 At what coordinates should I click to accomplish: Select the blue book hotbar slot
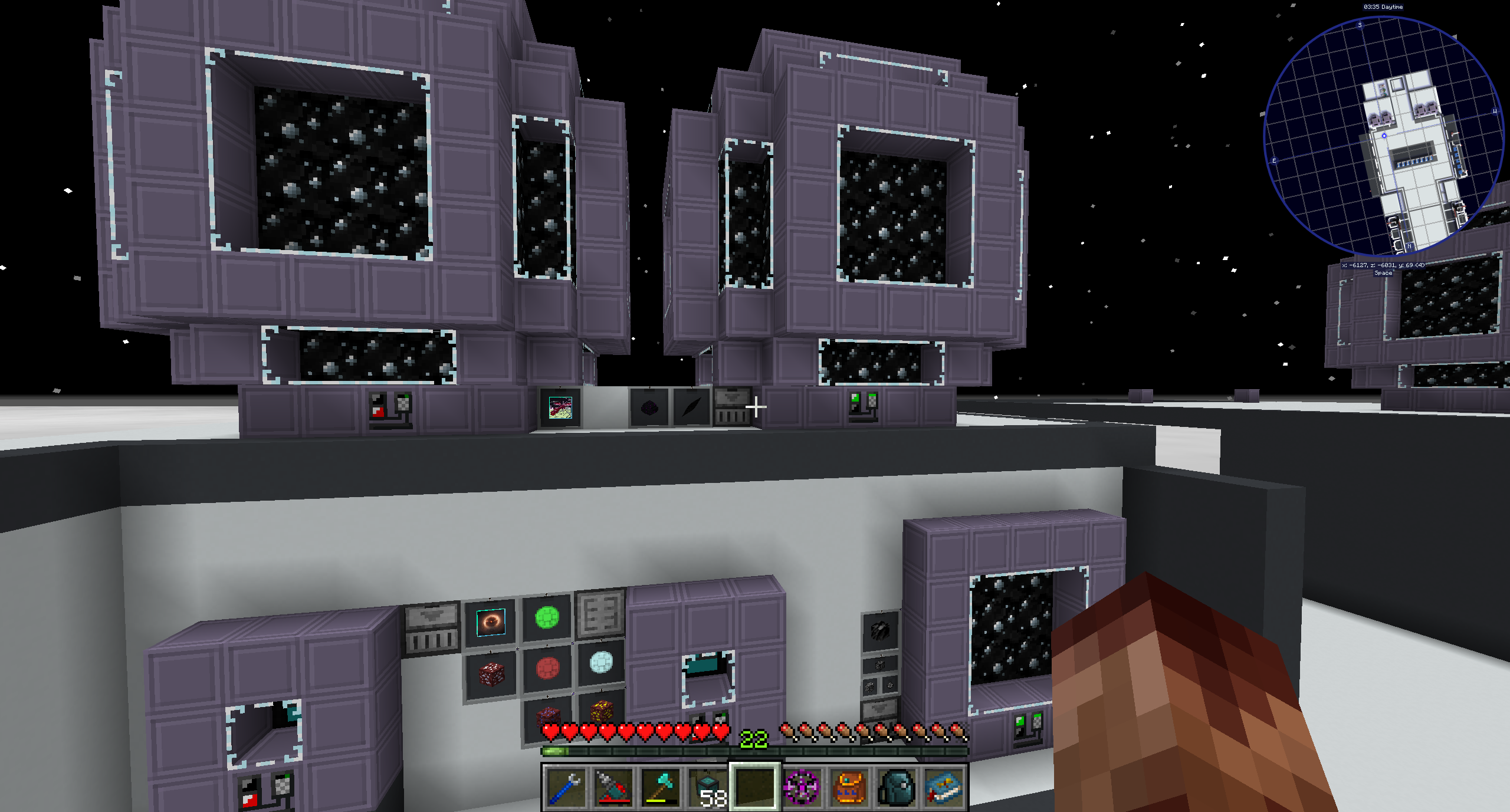tap(944, 787)
